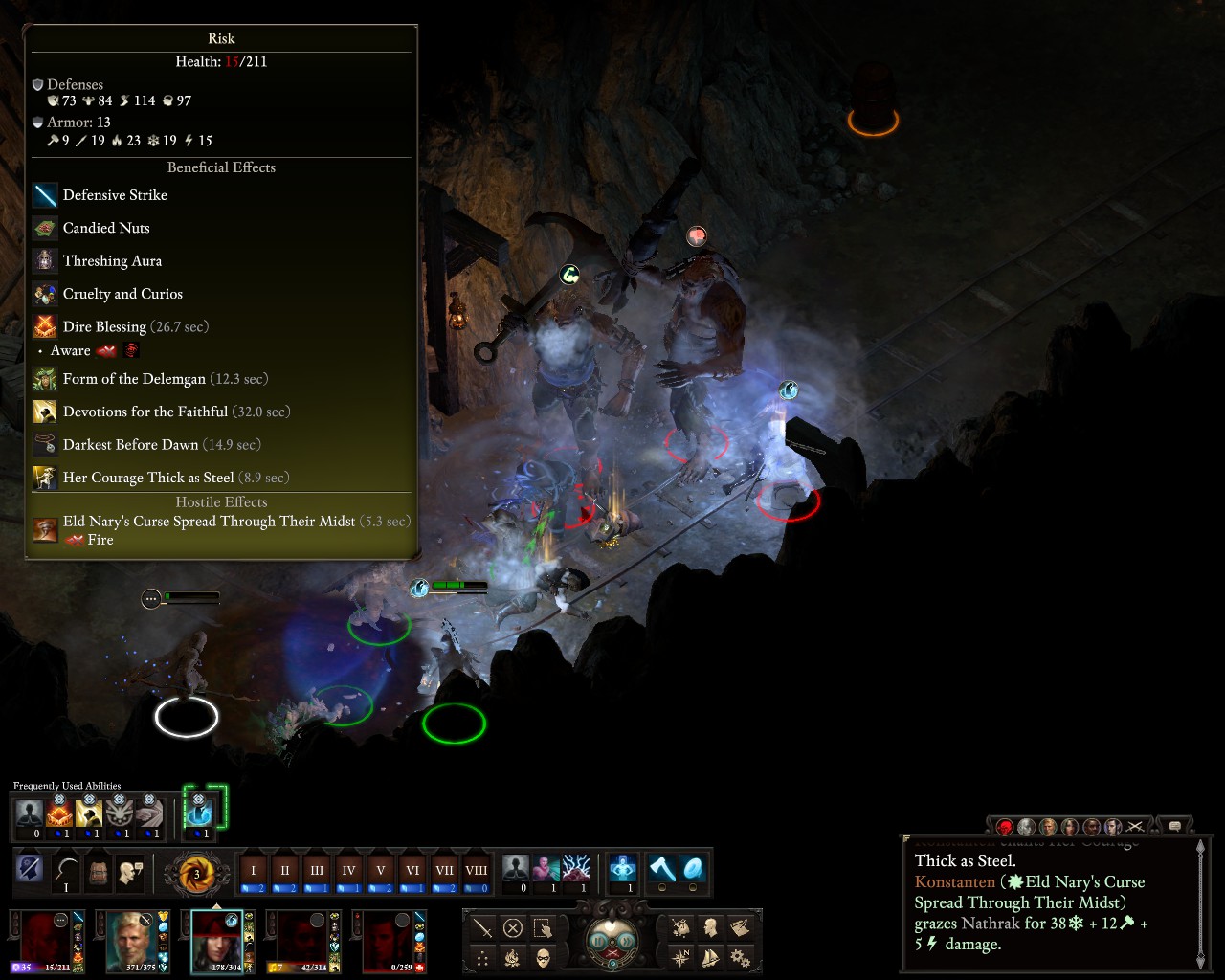Select the blond bearded party portrait
The image size is (1225, 980).
coord(131,940)
